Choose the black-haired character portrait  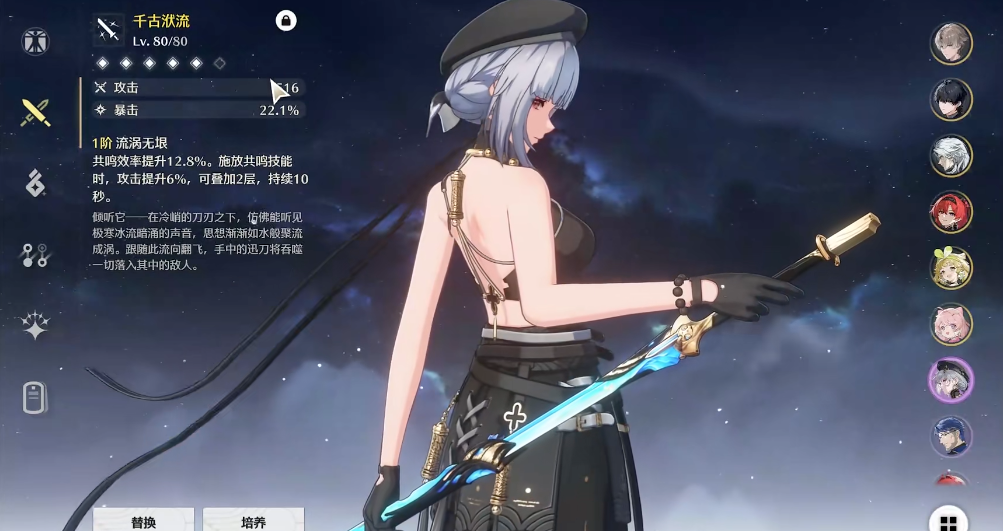coord(951,99)
